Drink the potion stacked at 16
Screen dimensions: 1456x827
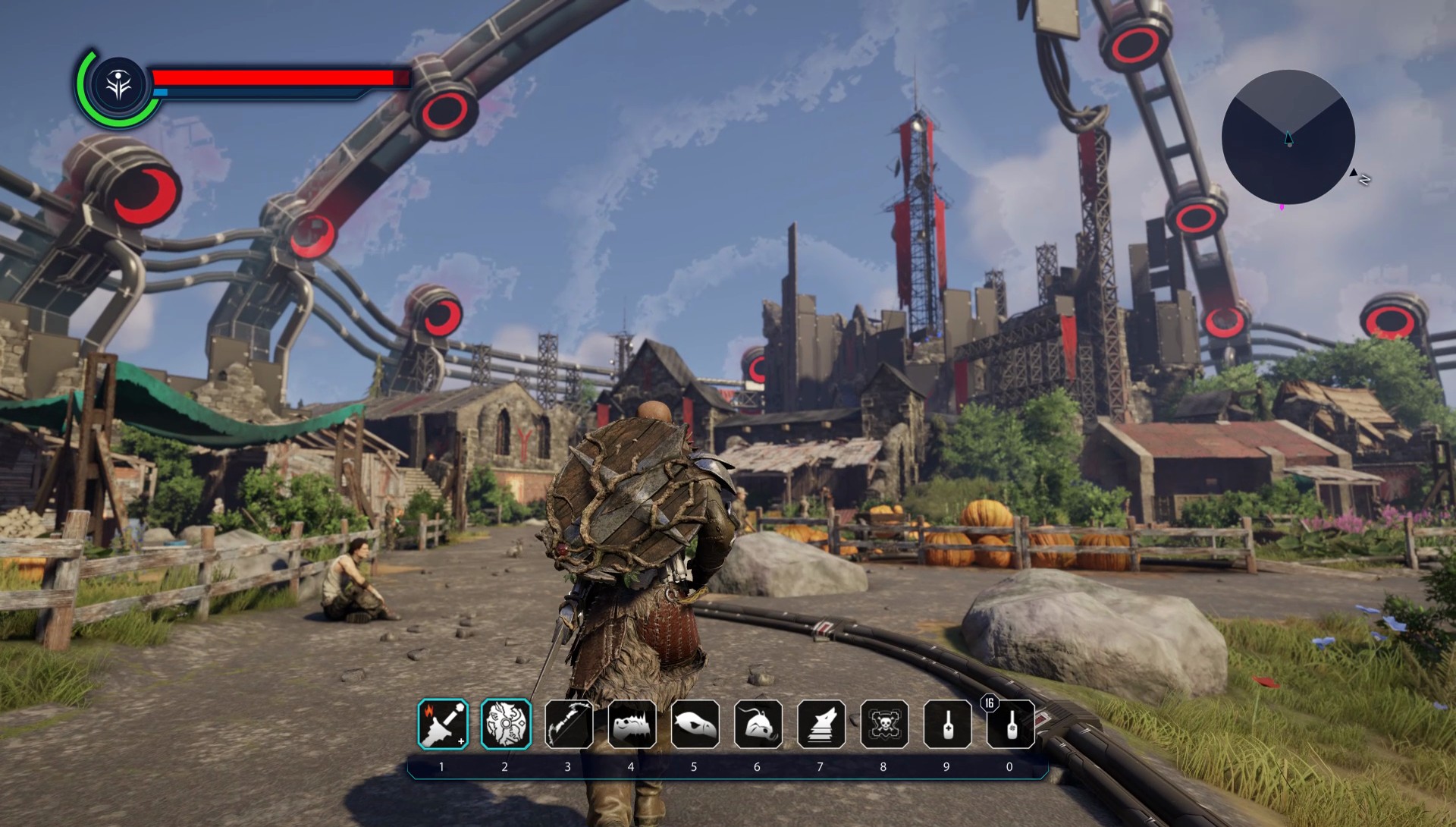pos(1010,724)
